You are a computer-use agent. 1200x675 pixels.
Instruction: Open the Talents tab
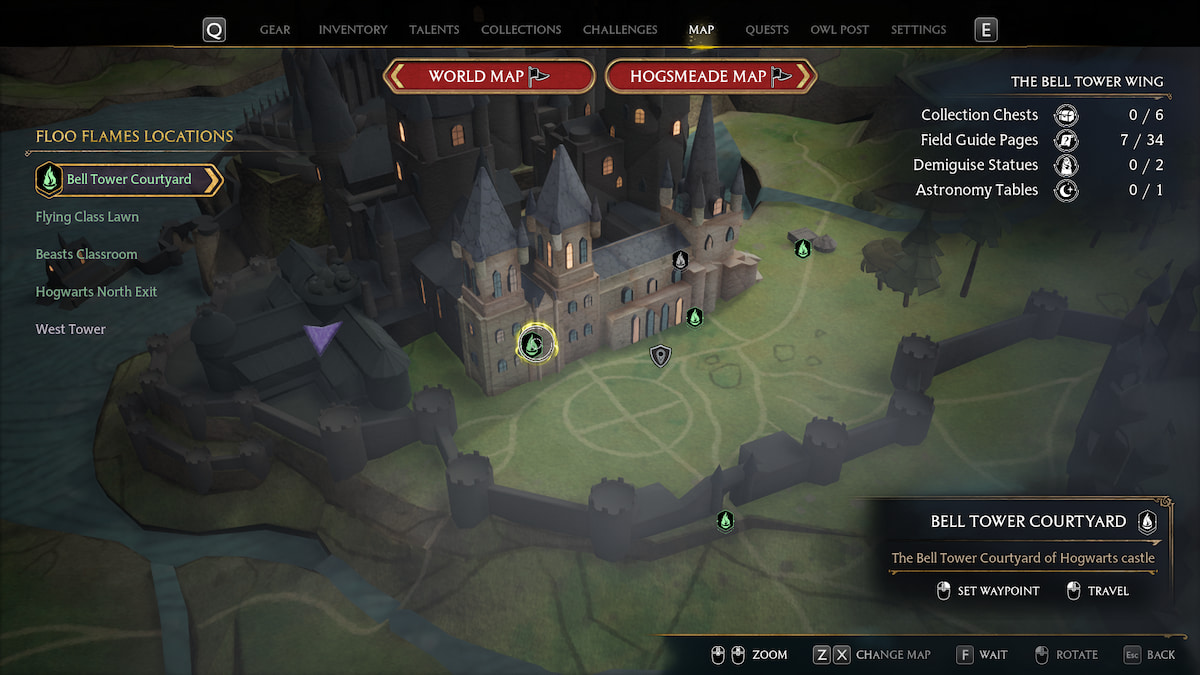click(x=434, y=30)
